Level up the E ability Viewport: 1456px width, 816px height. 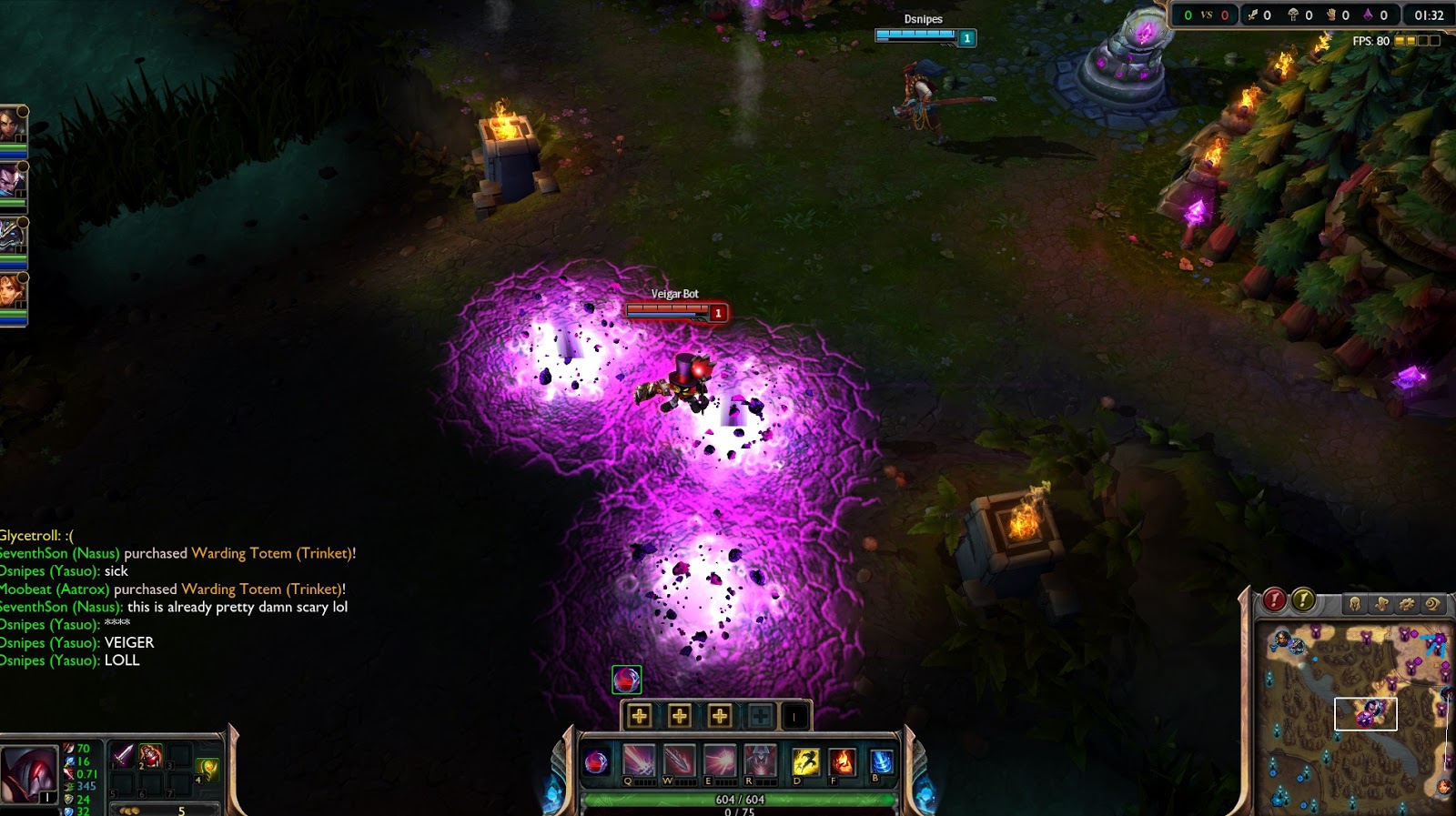tap(720, 716)
